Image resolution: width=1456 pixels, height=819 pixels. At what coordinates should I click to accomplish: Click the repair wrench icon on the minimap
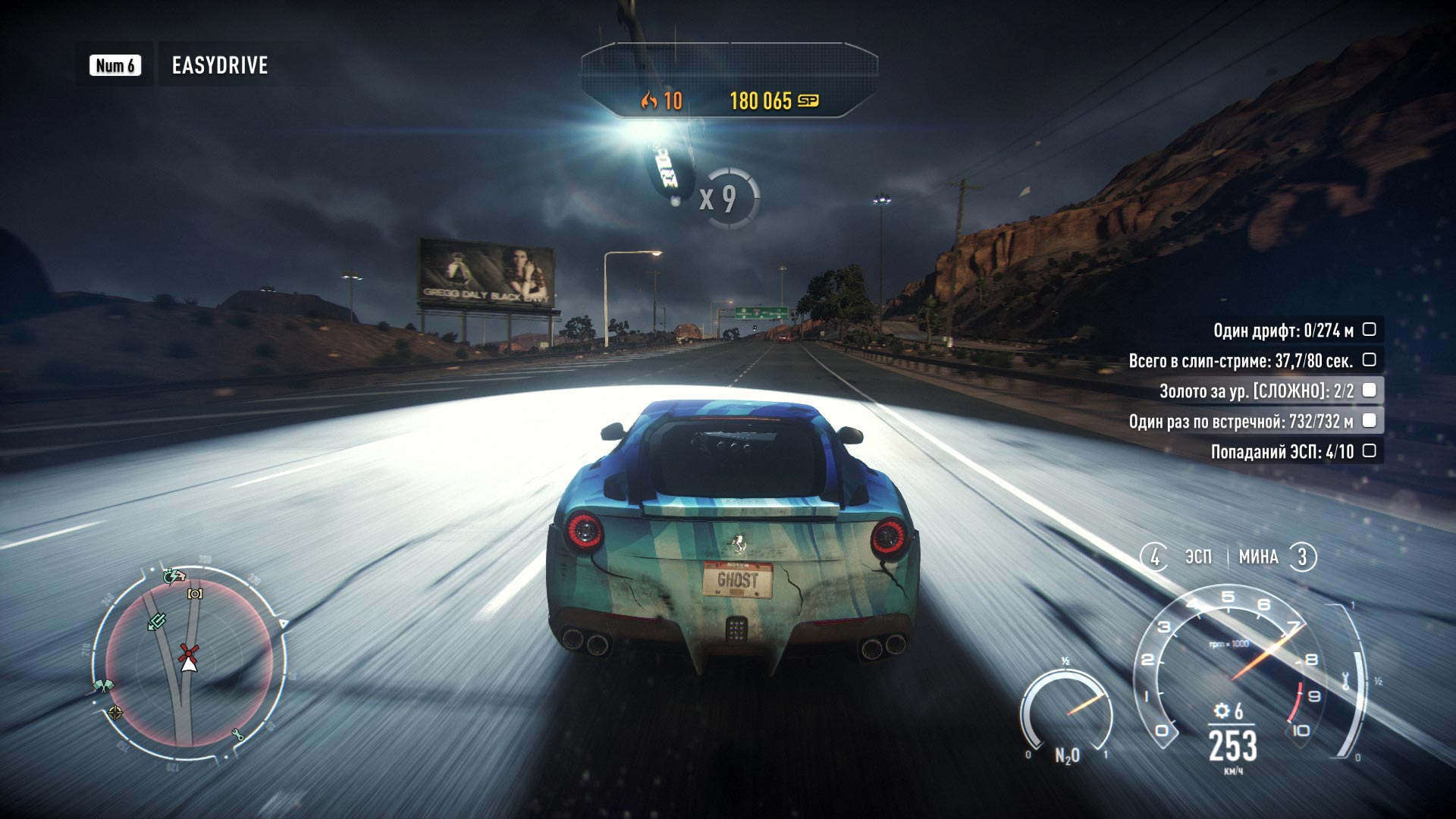[237, 734]
